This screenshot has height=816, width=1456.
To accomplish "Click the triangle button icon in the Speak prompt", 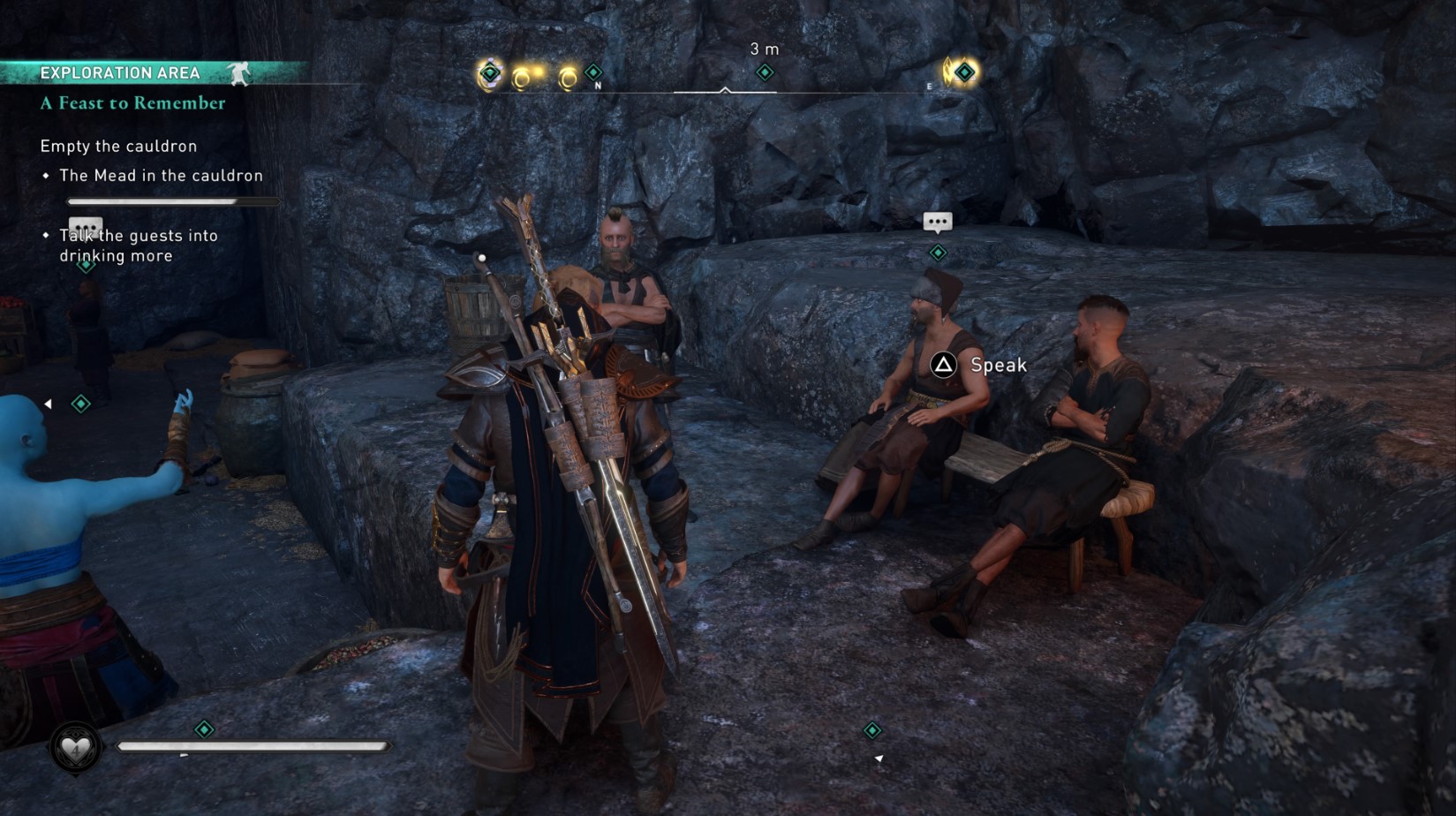I will point(941,365).
